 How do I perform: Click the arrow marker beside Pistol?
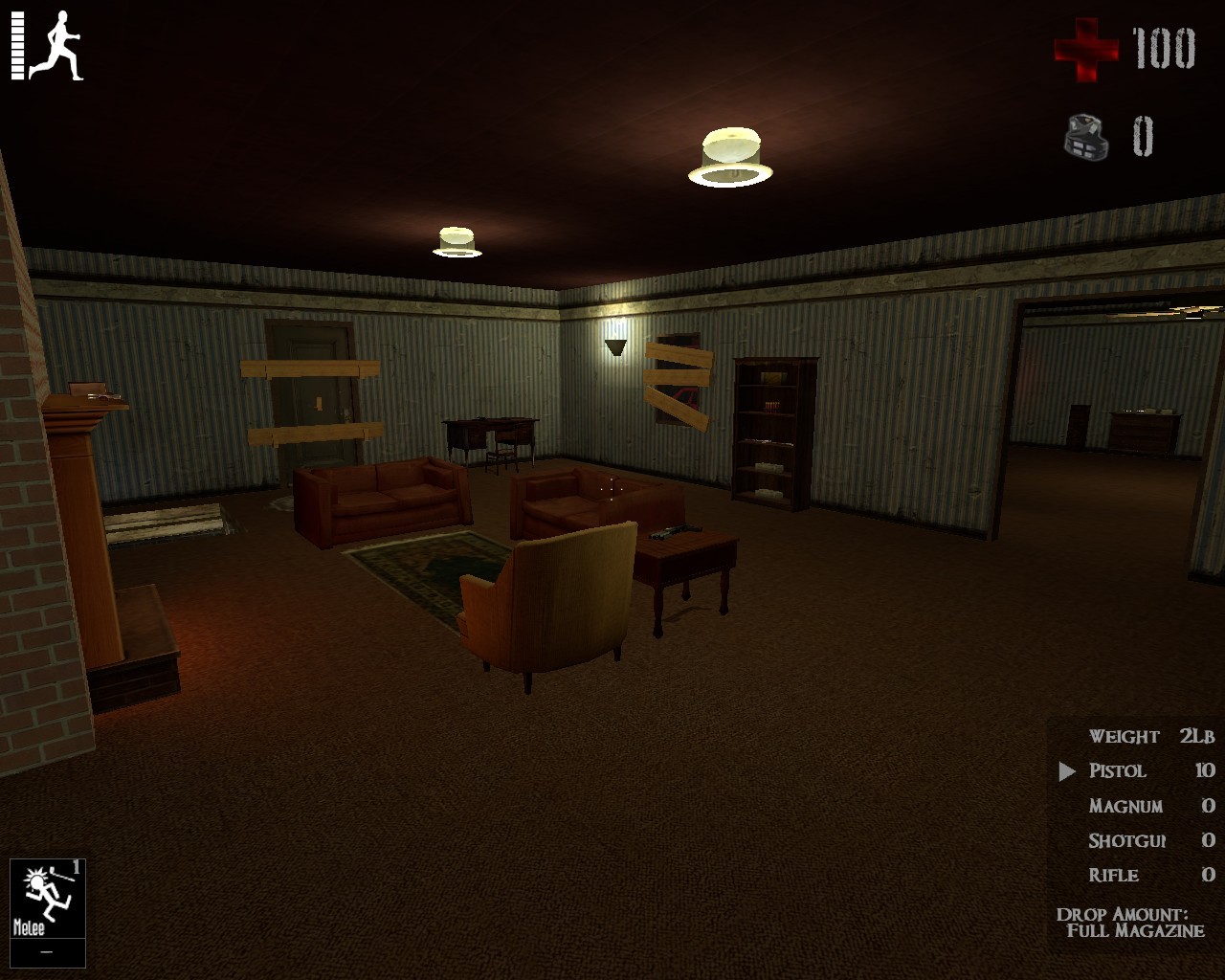click(x=1069, y=770)
